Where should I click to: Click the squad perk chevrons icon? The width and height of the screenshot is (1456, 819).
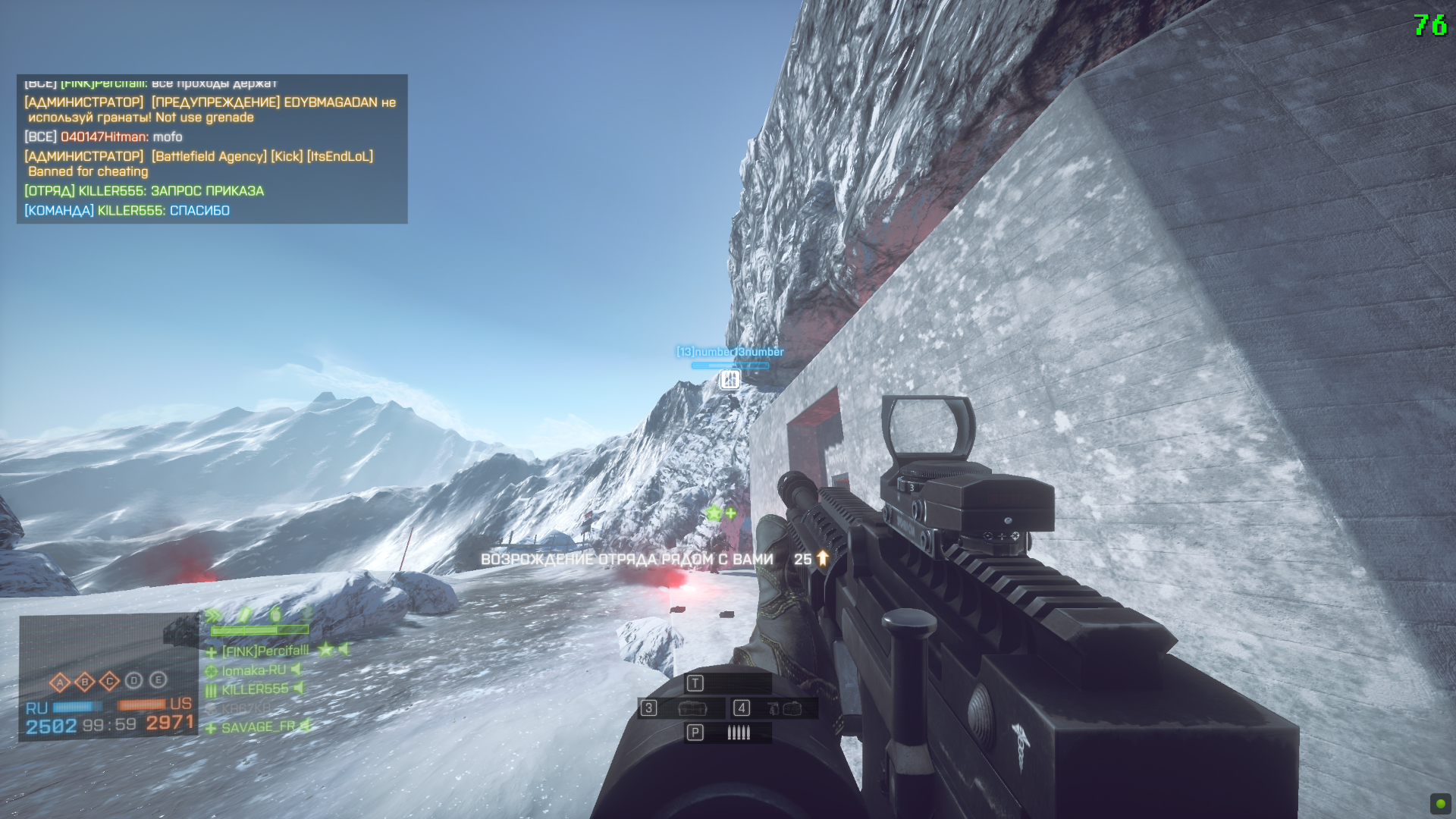click(x=214, y=615)
